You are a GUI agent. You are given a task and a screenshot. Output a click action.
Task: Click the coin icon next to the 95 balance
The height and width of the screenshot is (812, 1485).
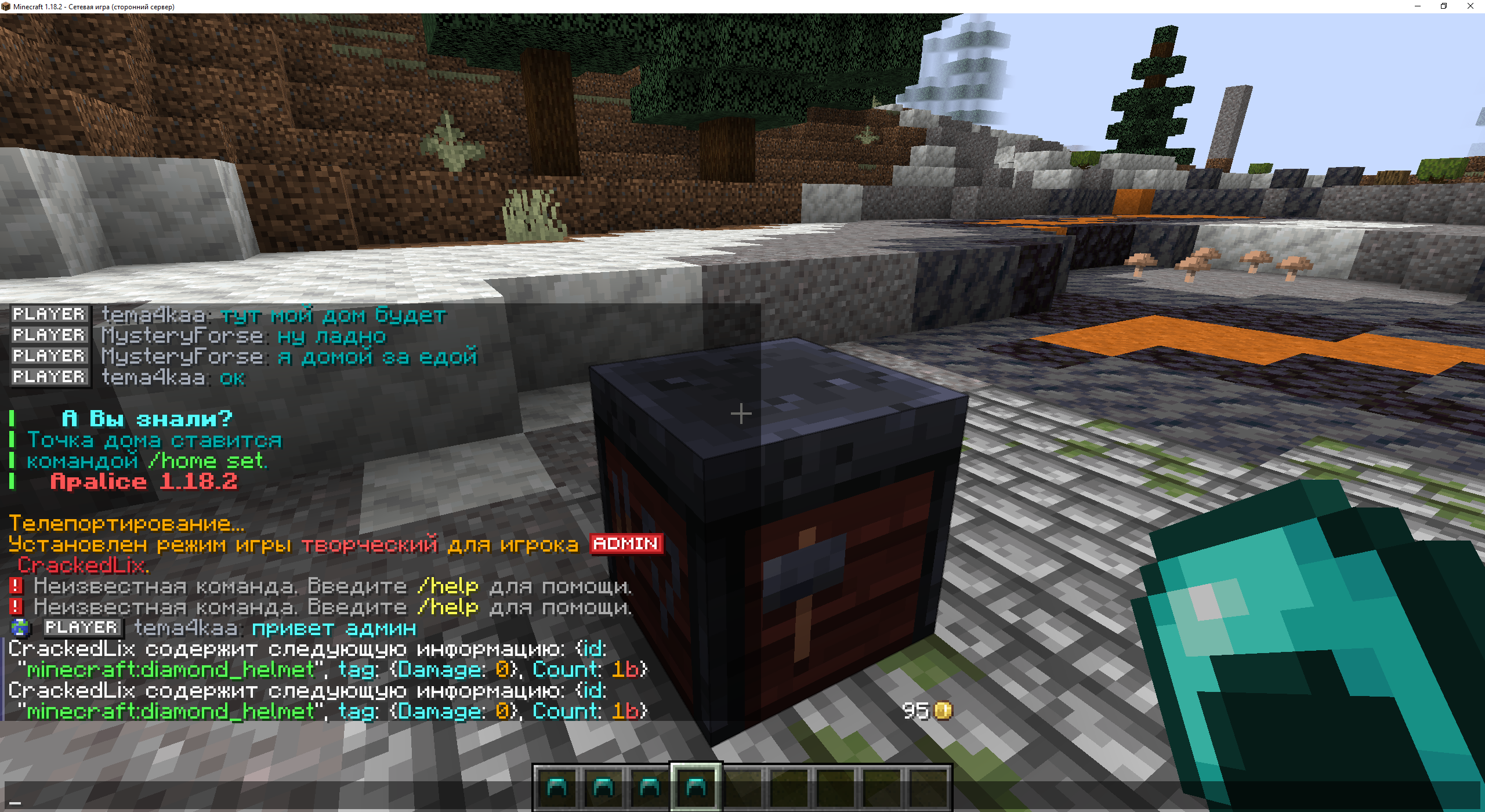pyautogui.click(x=943, y=712)
